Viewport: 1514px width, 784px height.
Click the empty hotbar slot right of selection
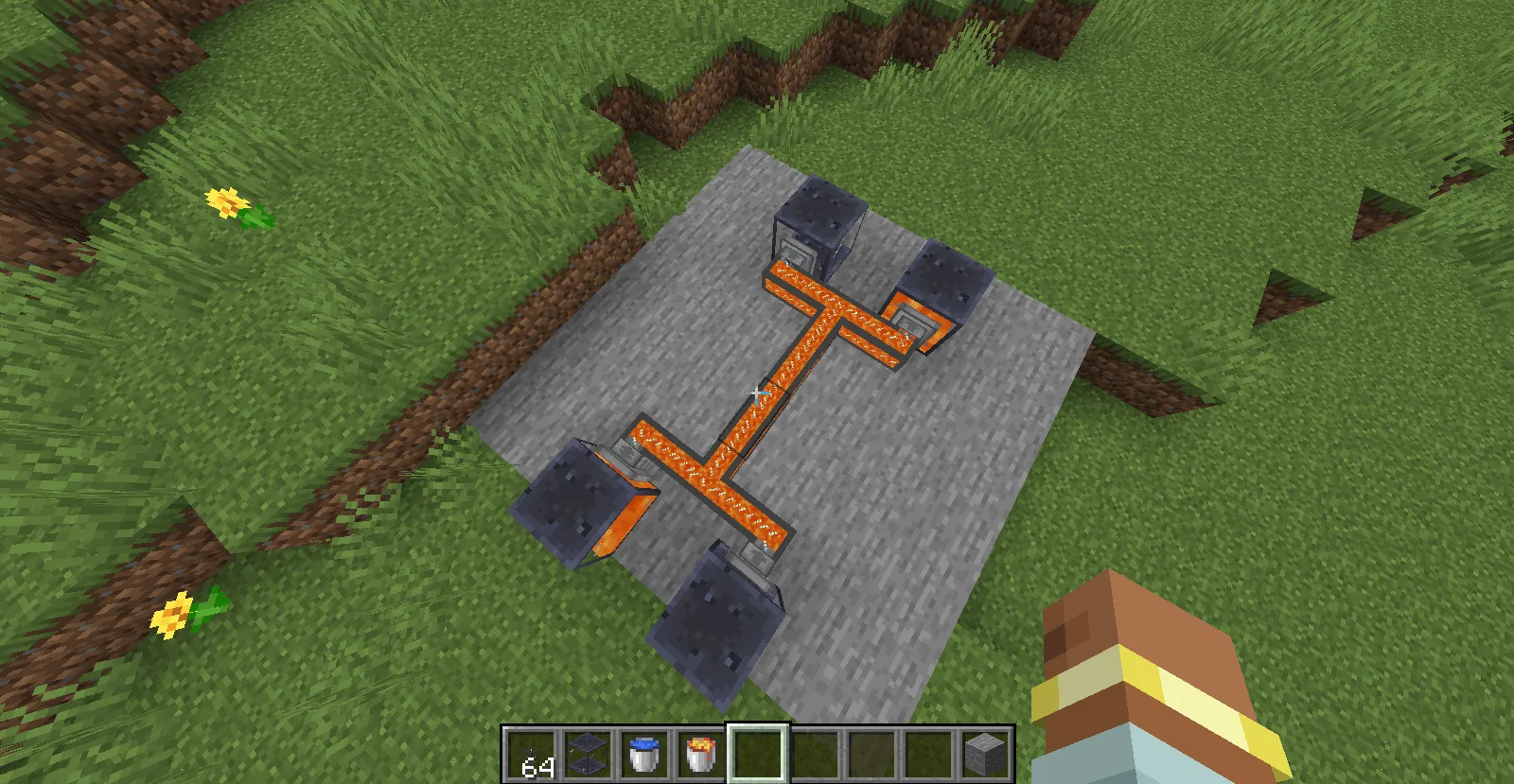pos(812,751)
